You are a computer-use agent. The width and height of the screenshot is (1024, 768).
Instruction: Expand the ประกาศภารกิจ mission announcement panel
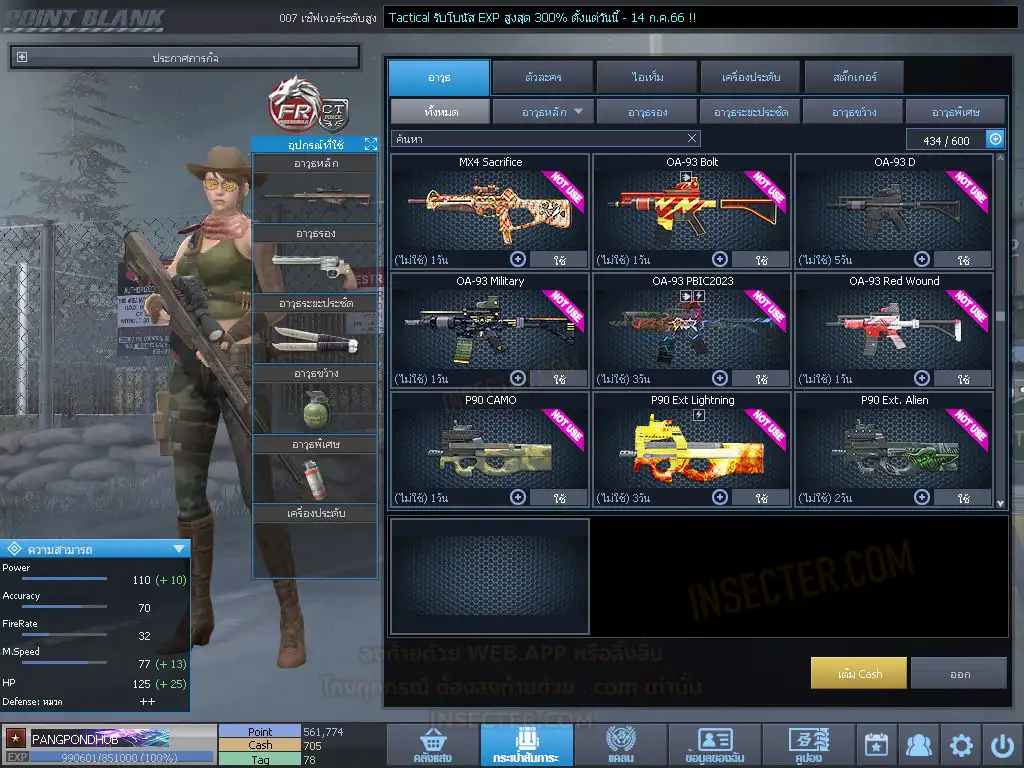(x=22, y=58)
